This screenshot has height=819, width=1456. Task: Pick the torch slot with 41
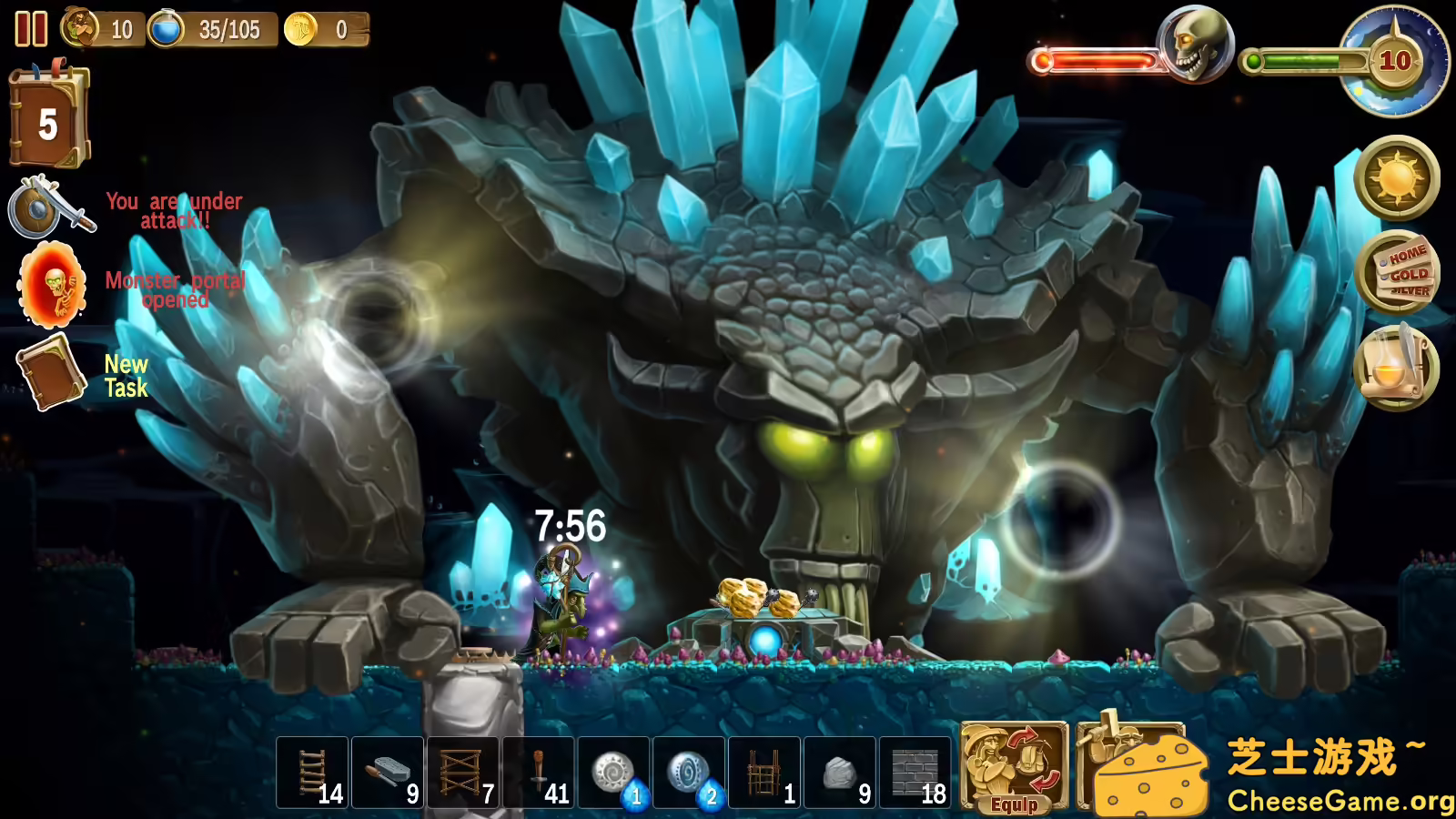tap(539, 773)
